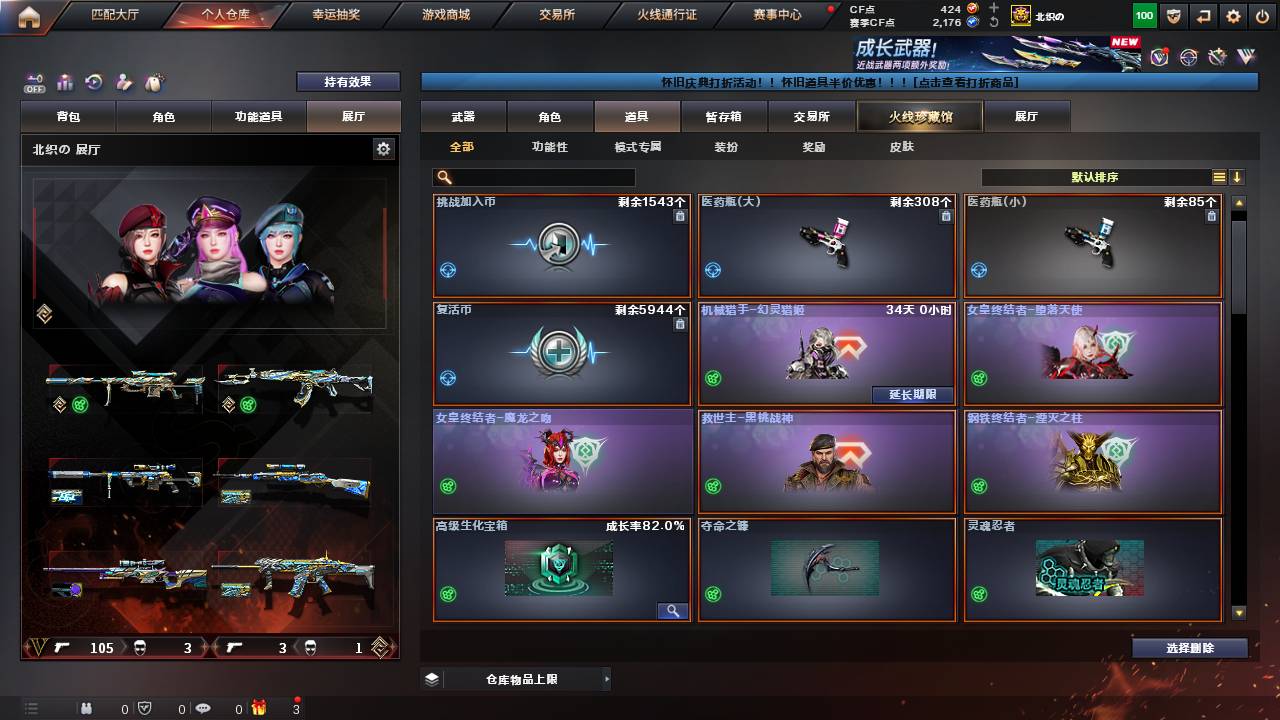
Task: Open the 火线珍藏馆 collection tab
Action: [920, 117]
